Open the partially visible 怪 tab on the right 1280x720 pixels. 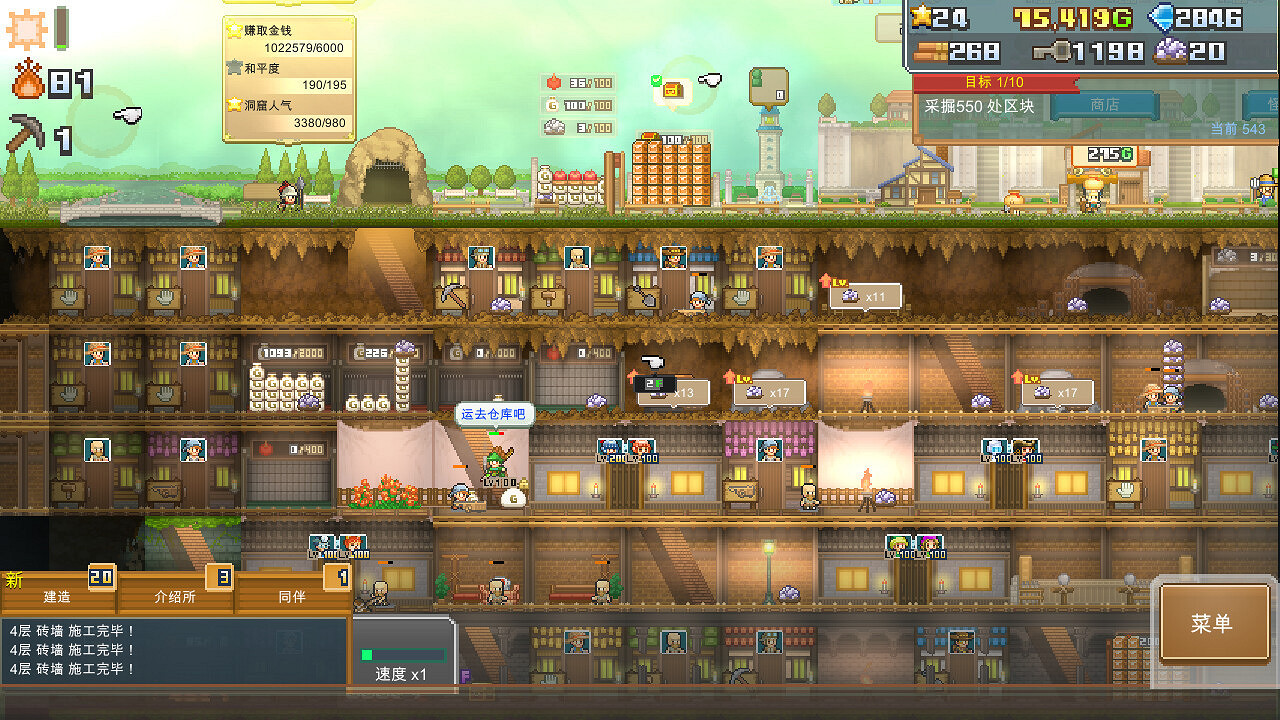coord(1262,103)
